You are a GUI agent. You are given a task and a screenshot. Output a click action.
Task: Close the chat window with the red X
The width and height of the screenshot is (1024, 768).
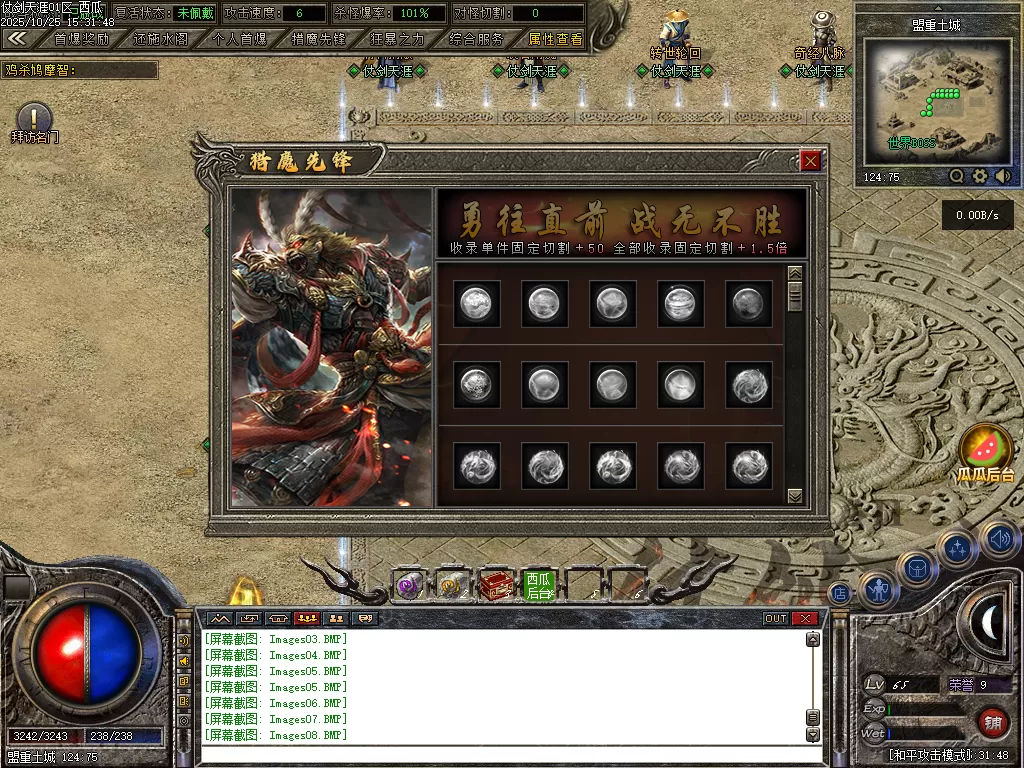[x=805, y=618]
